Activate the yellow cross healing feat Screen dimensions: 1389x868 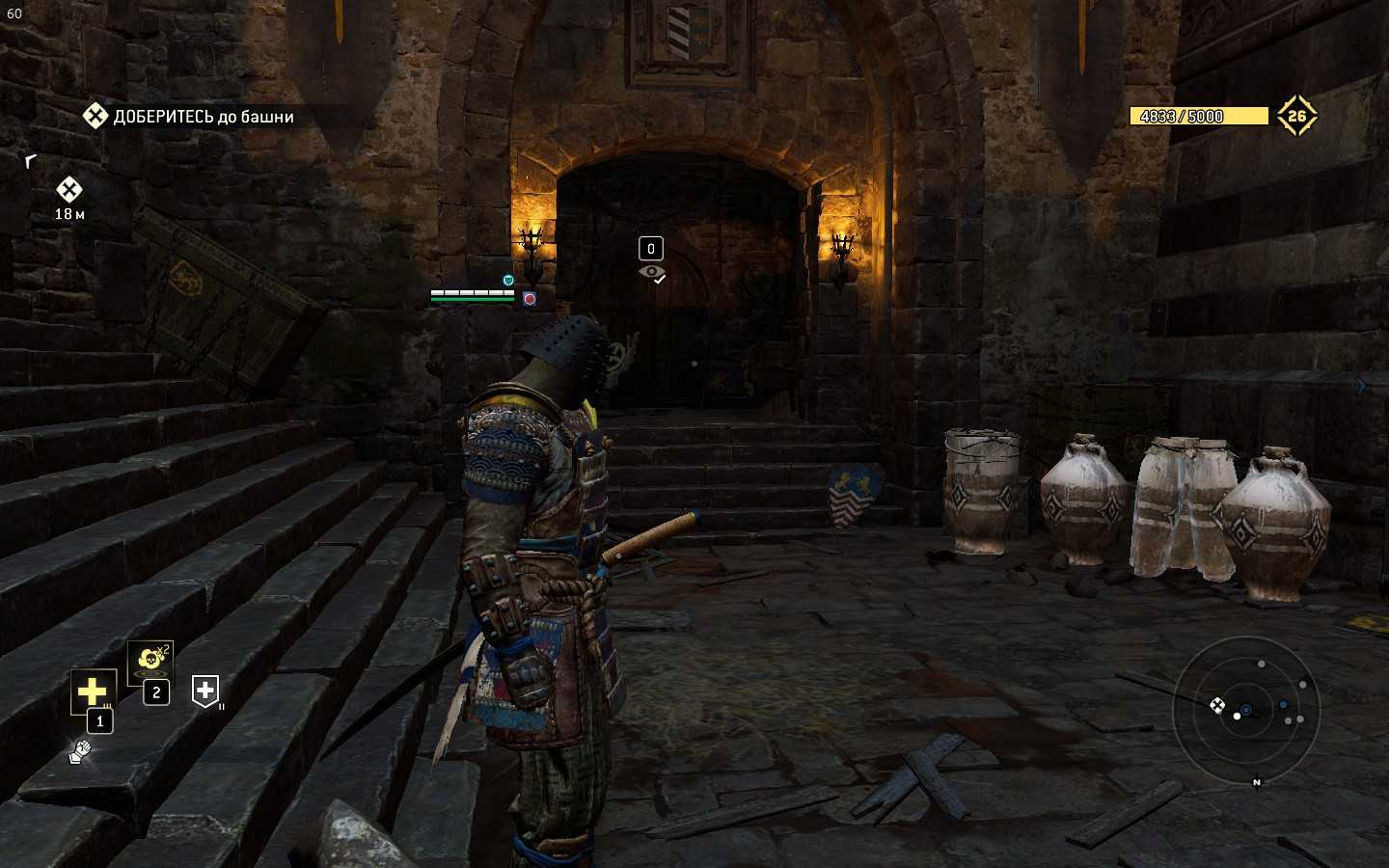pos(93,691)
